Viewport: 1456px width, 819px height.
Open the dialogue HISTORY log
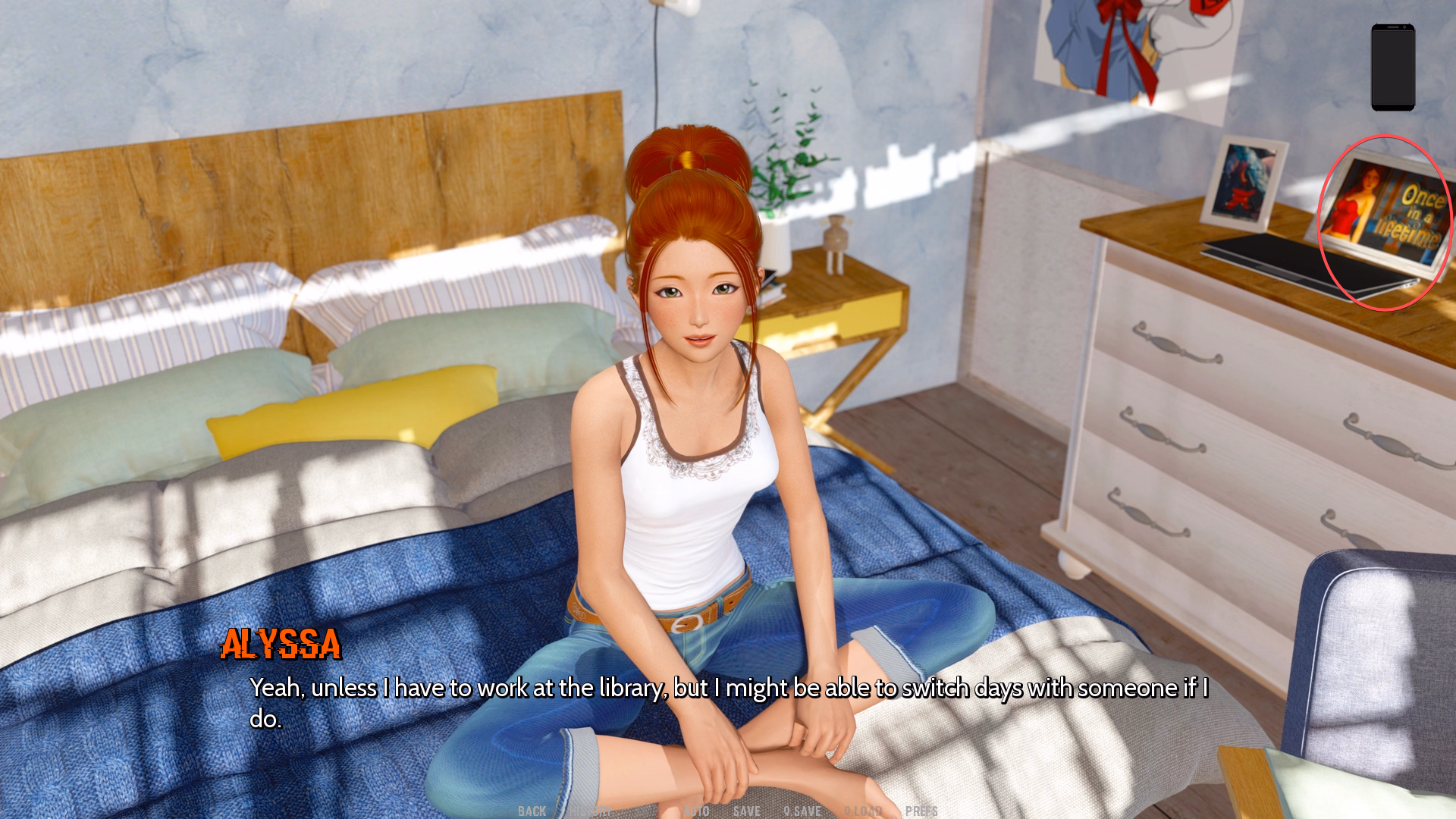[x=591, y=811]
